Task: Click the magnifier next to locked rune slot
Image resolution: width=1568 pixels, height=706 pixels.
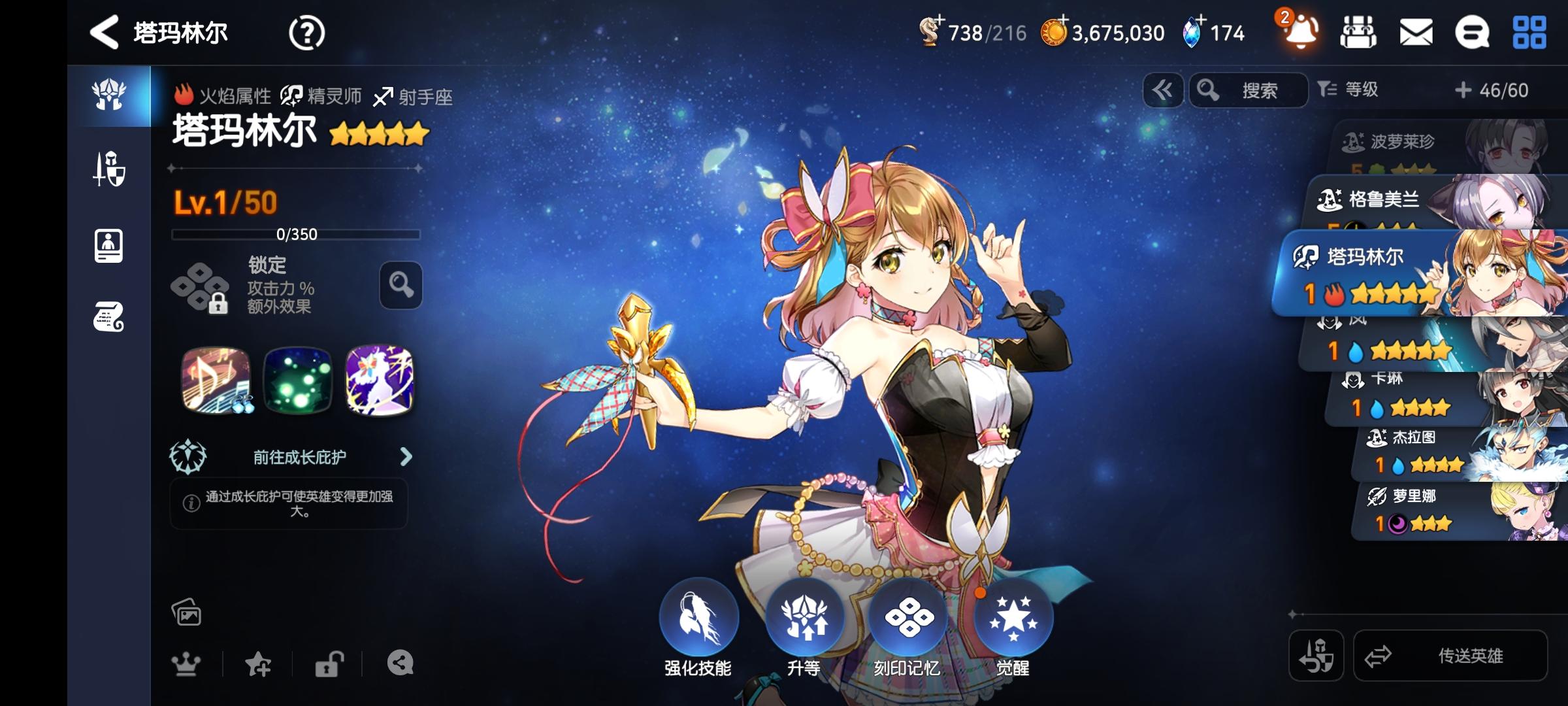Action: (399, 286)
